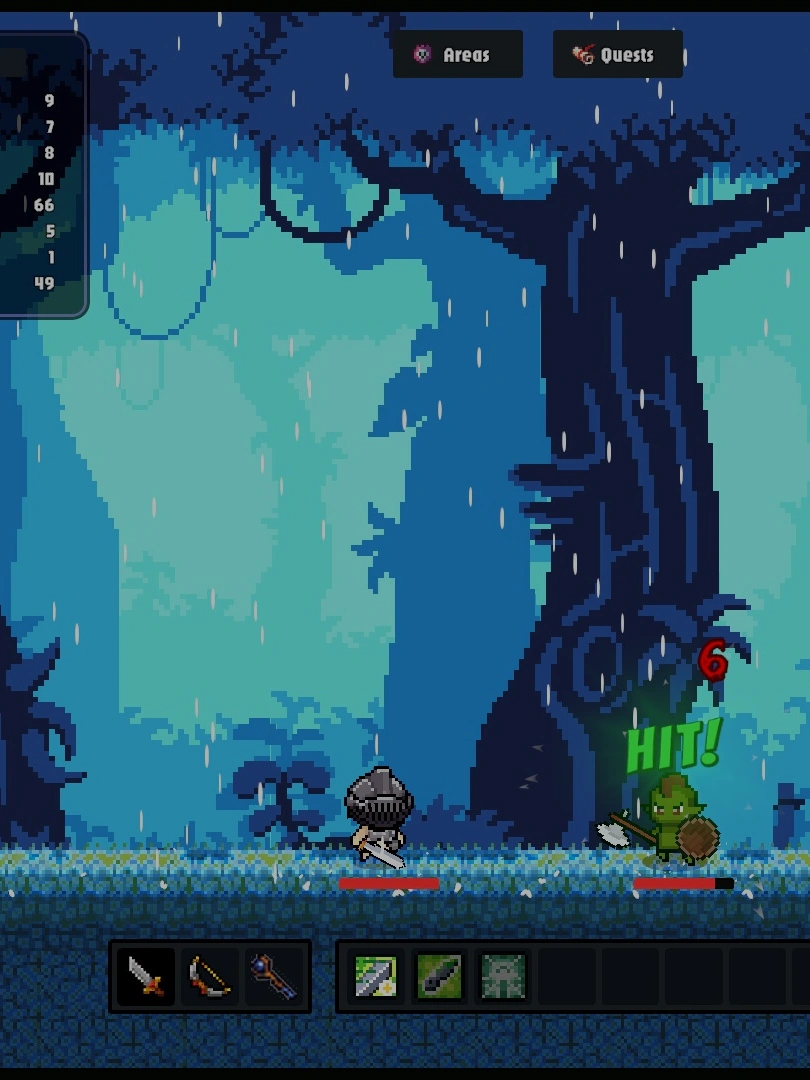The height and width of the screenshot is (1080, 810).
Task: Activate the green sword slash skill
Action: point(376,977)
